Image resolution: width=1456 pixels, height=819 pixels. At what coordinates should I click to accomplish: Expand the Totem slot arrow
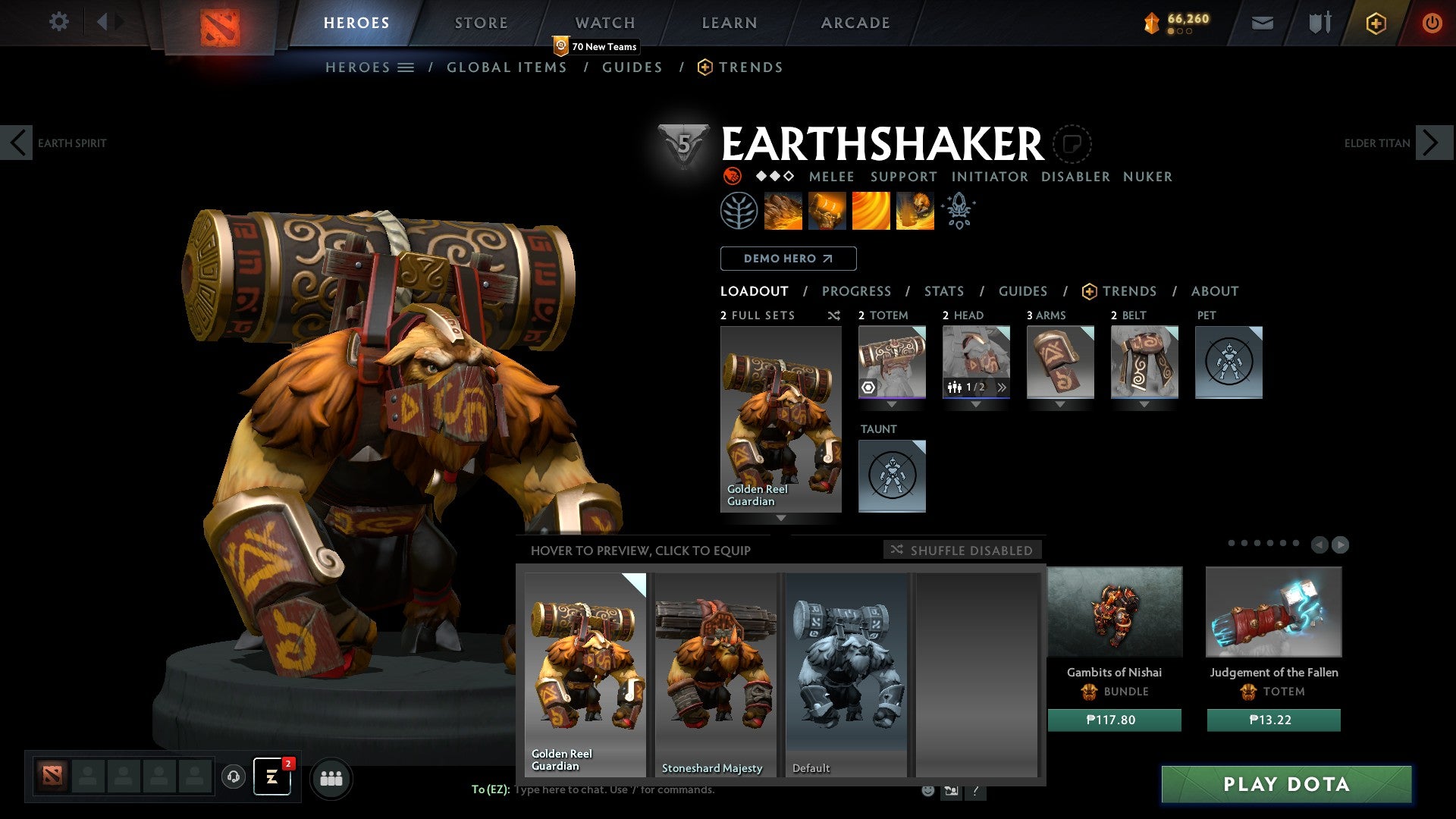(892, 404)
